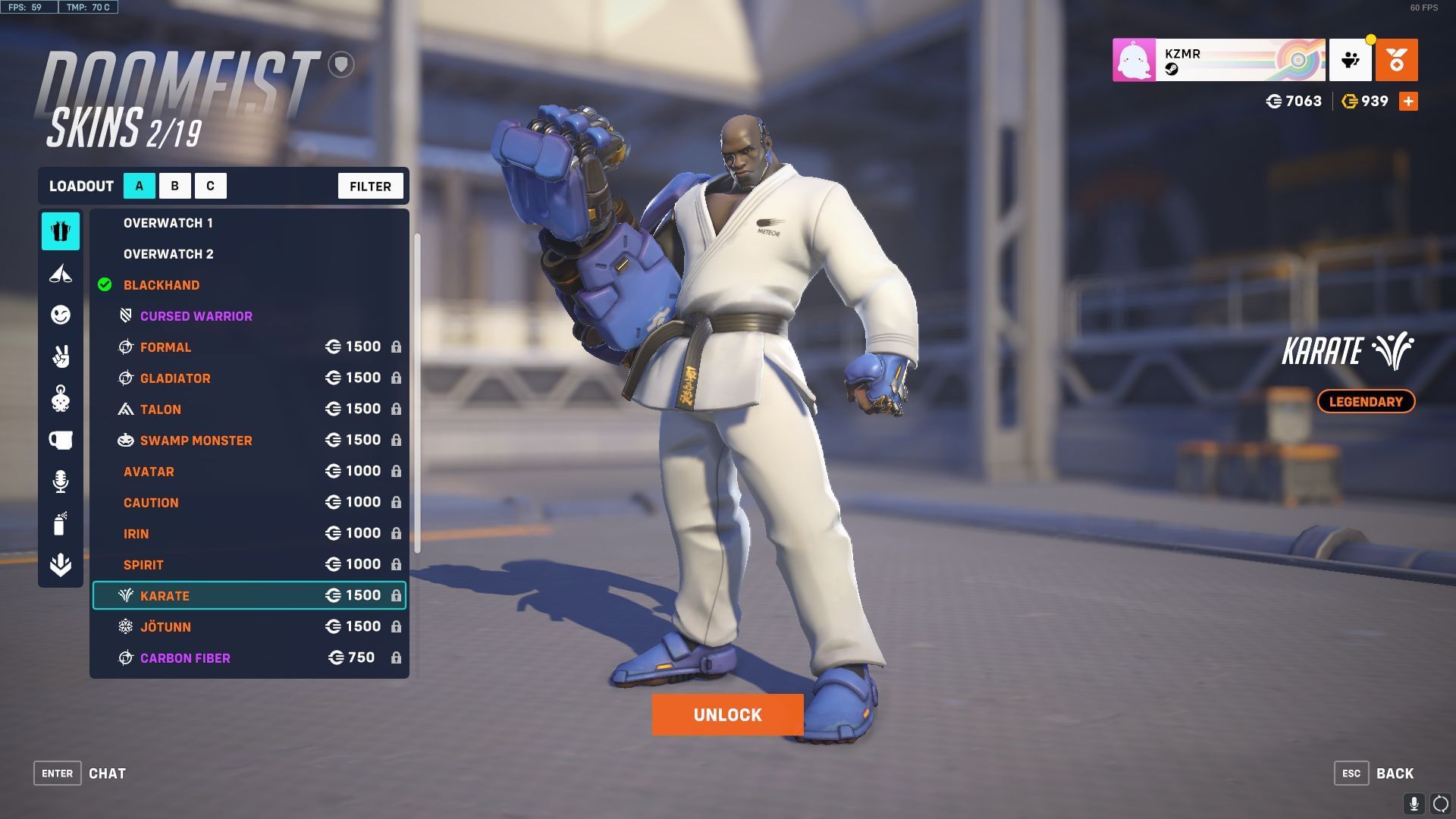Select the Weapon Charms octopus icon
Viewport: 1456px width, 819px height.
(x=61, y=398)
